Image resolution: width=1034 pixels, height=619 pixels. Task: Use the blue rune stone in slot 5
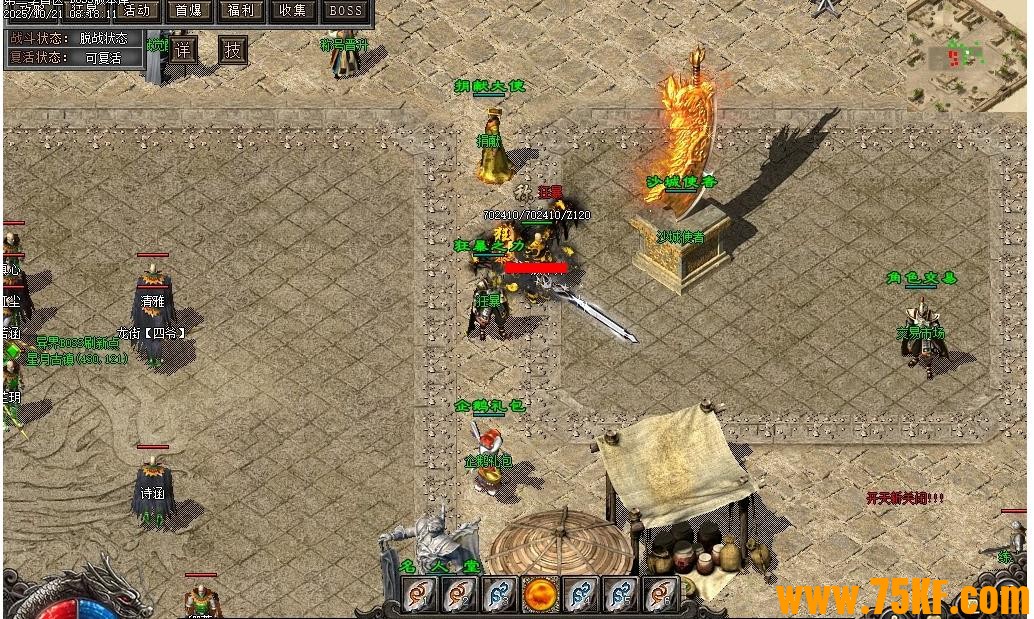[x=620, y=595]
